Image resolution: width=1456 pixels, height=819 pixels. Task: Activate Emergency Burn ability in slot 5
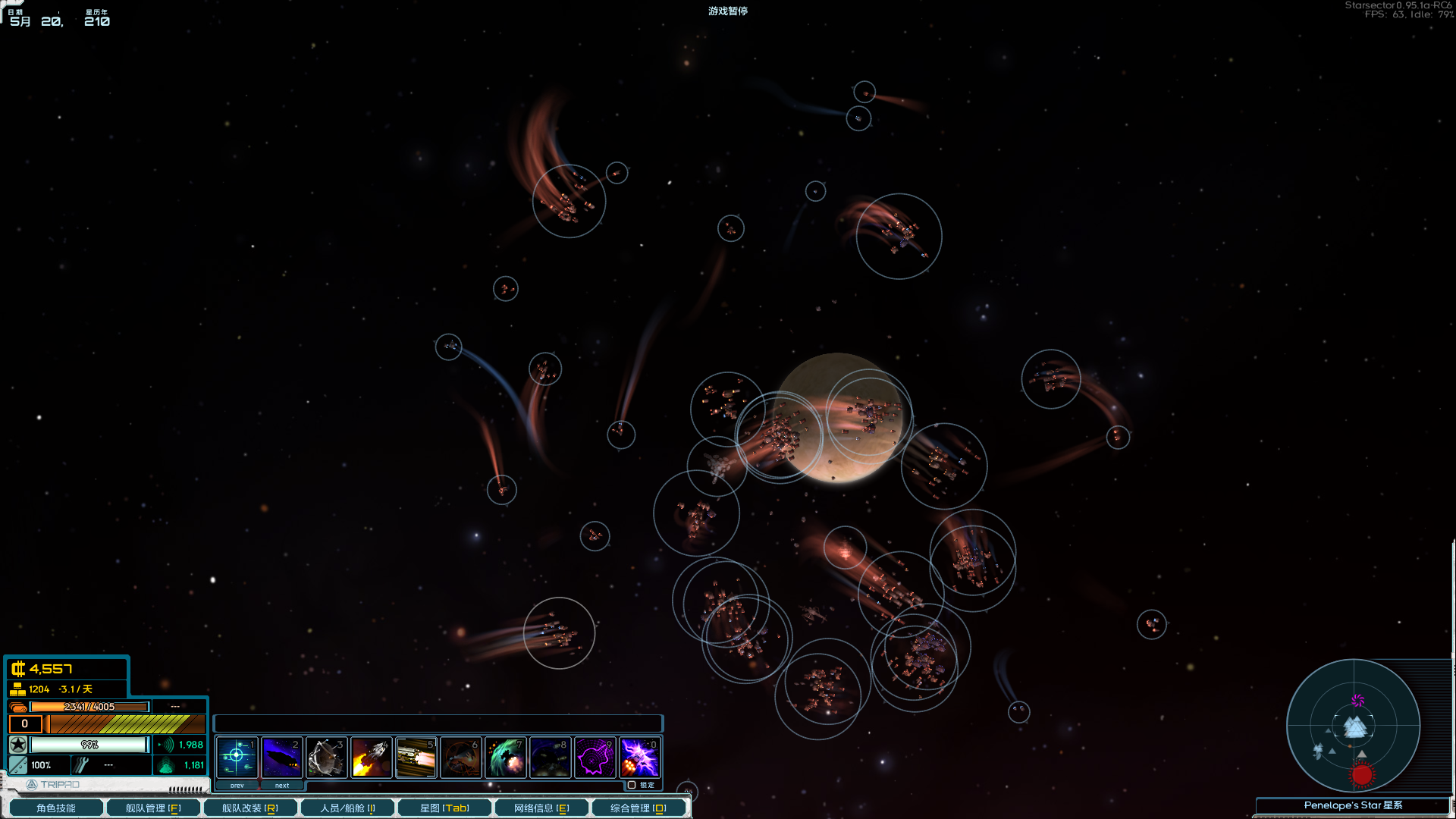pos(416,757)
